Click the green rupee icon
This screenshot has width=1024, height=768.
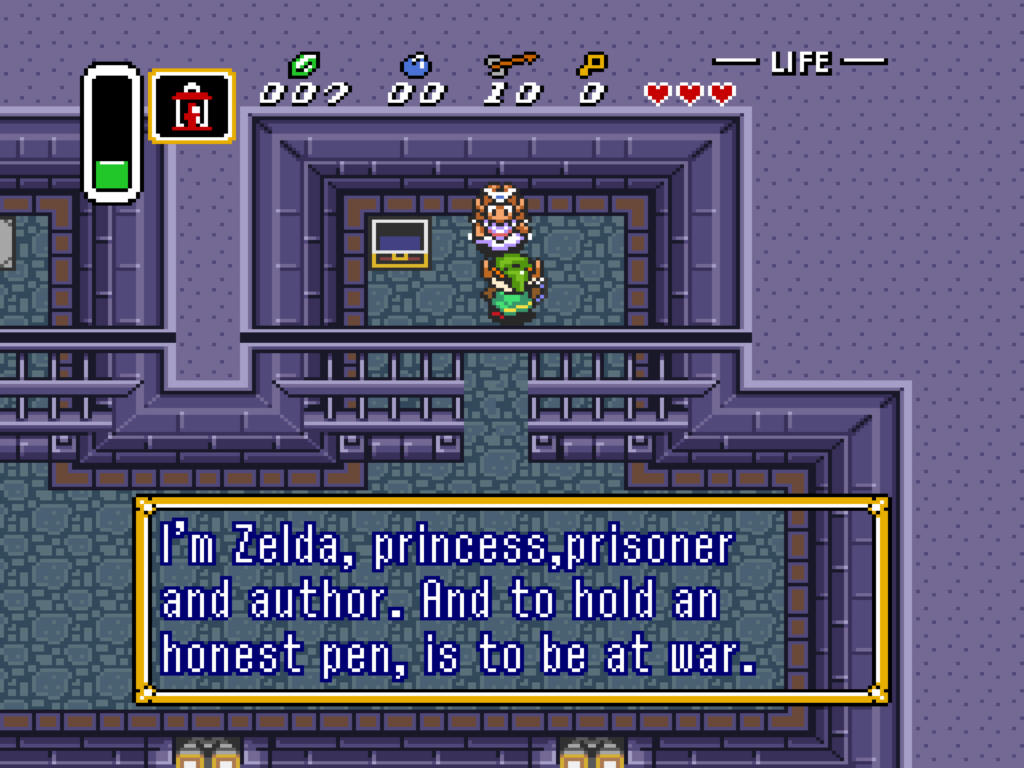pos(303,65)
